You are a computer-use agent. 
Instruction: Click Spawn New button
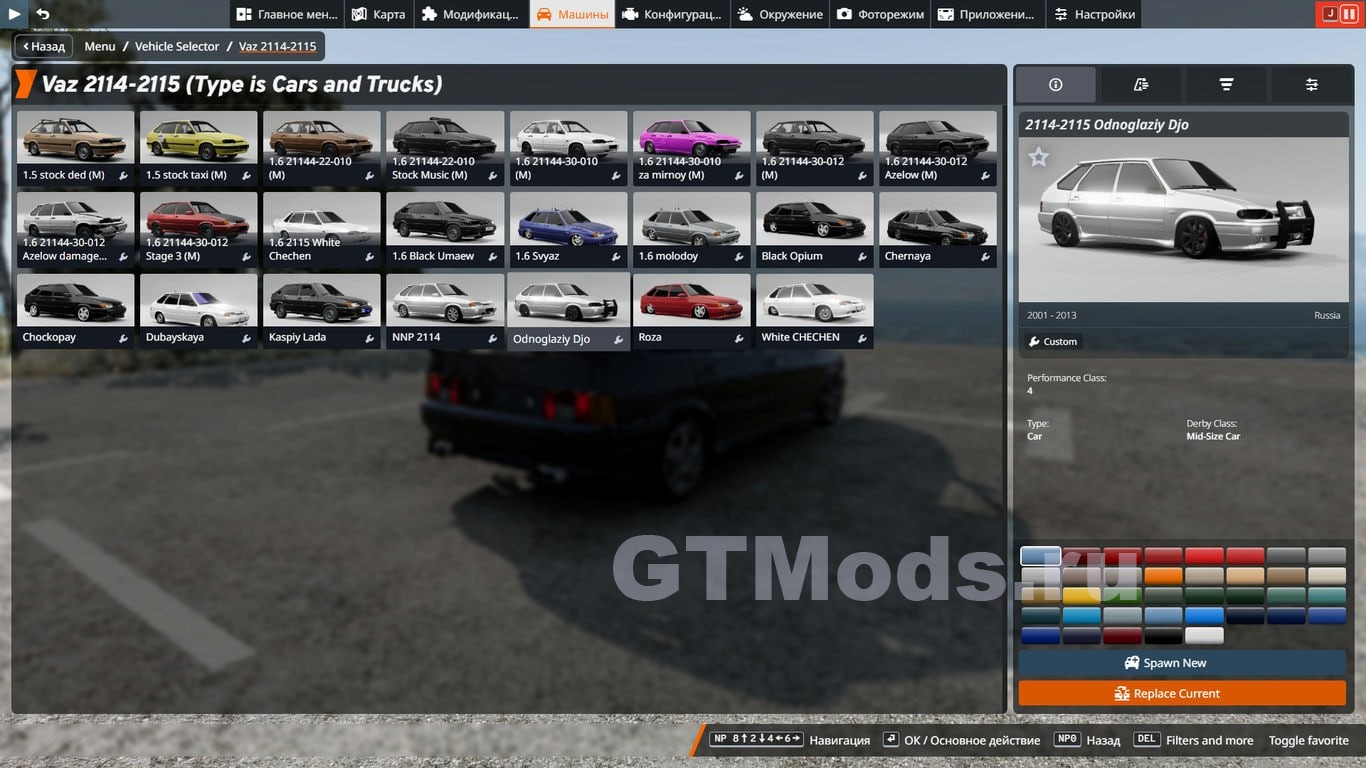pos(1182,663)
